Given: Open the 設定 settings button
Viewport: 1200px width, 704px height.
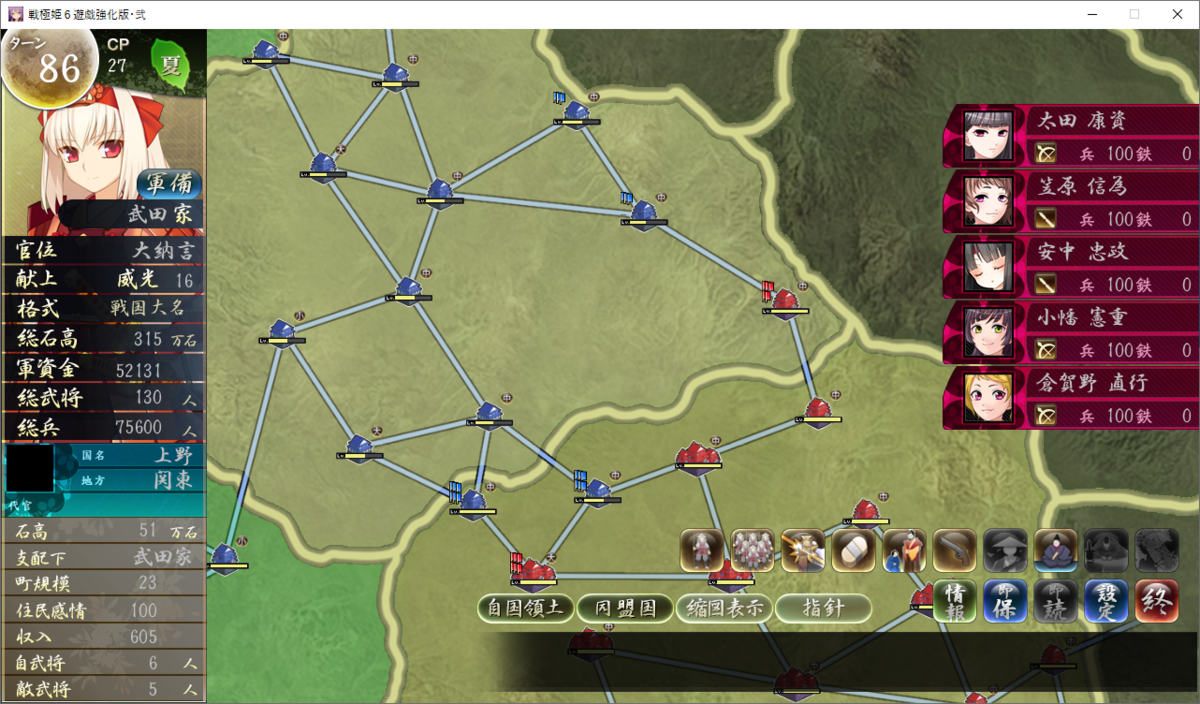Looking at the screenshot, I should tap(1105, 601).
